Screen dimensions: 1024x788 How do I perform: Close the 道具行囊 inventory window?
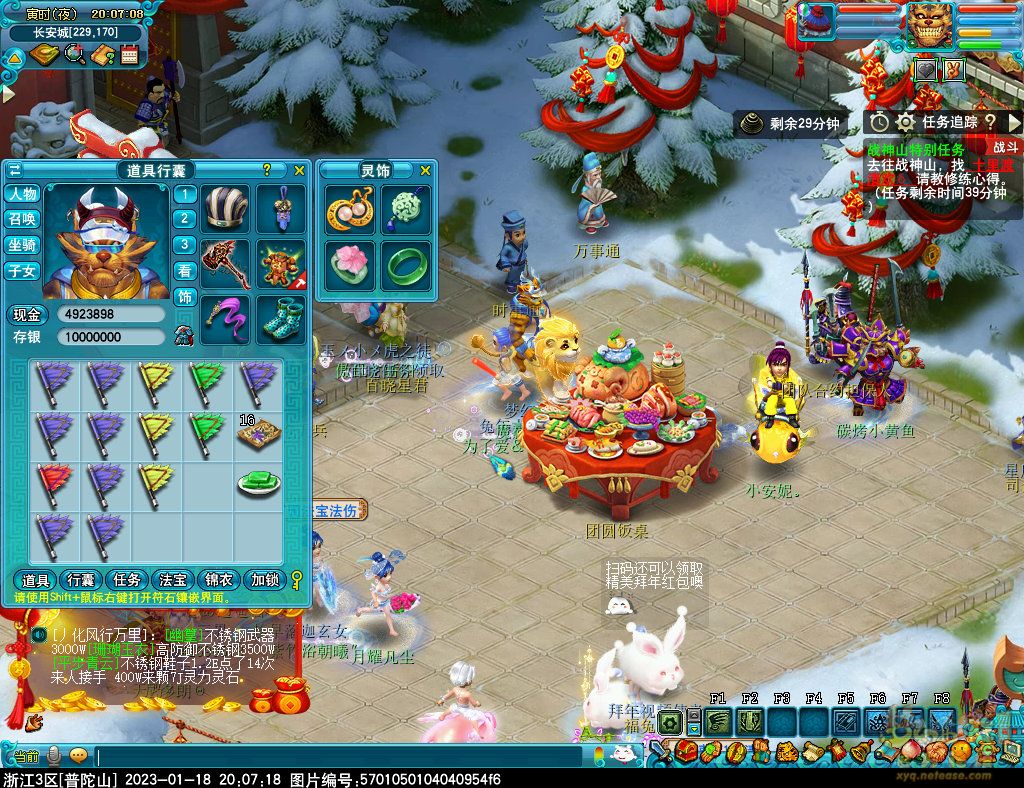tap(298, 171)
